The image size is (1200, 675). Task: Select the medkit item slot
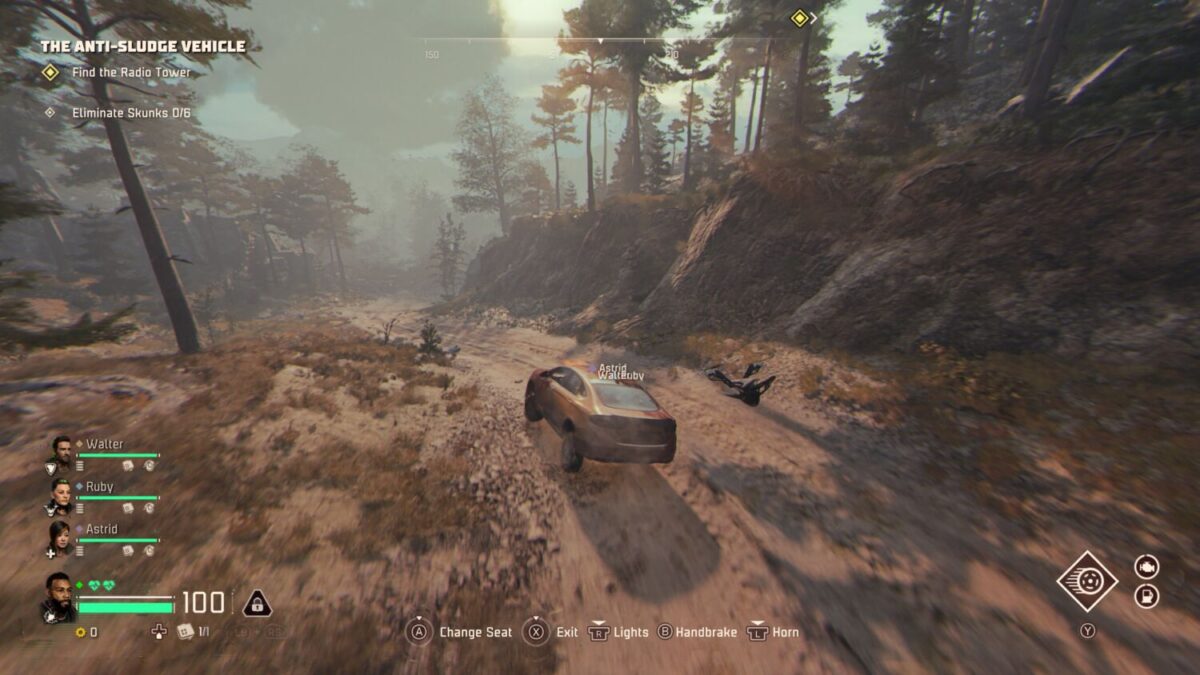point(184,632)
